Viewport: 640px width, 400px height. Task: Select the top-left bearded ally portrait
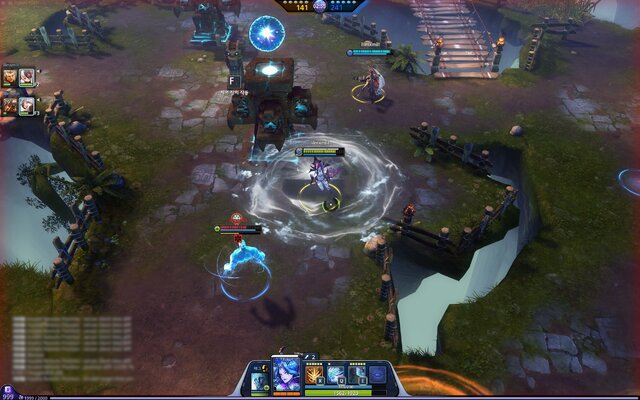[x=10, y=76]
